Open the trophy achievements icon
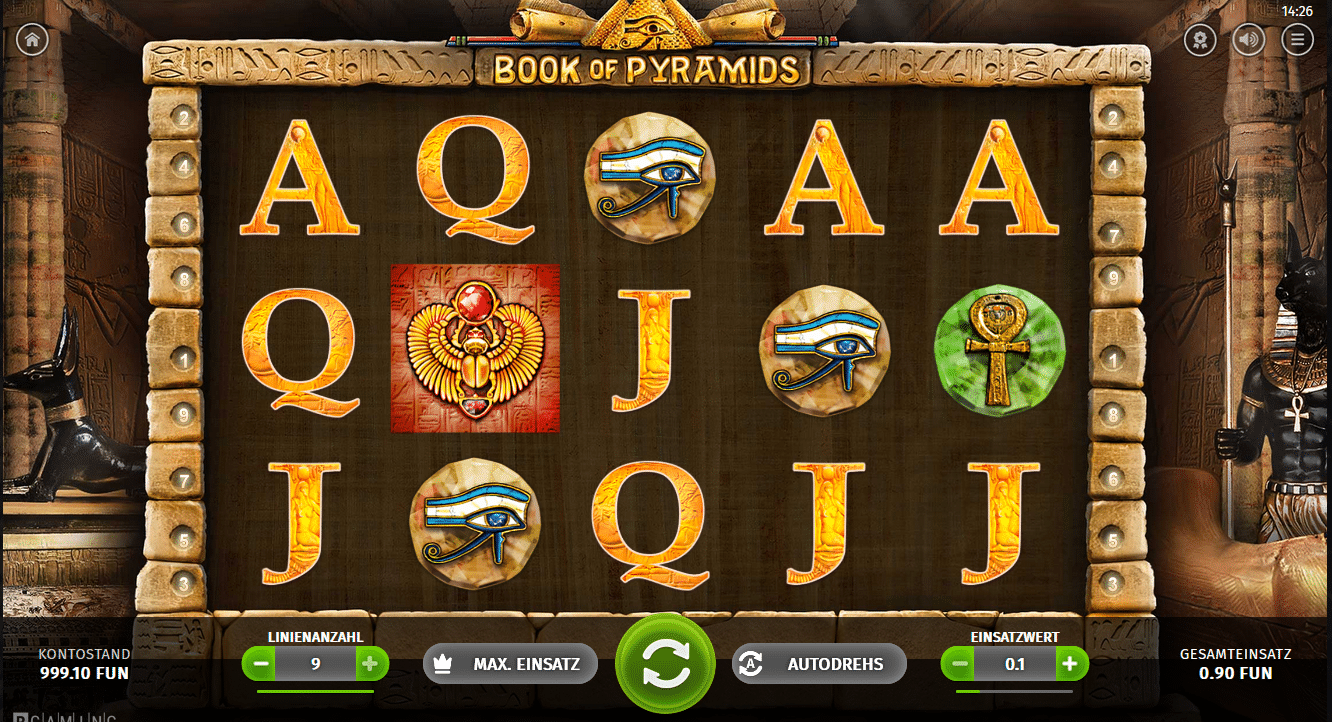1332x722 pixels. coord(1199,41)
